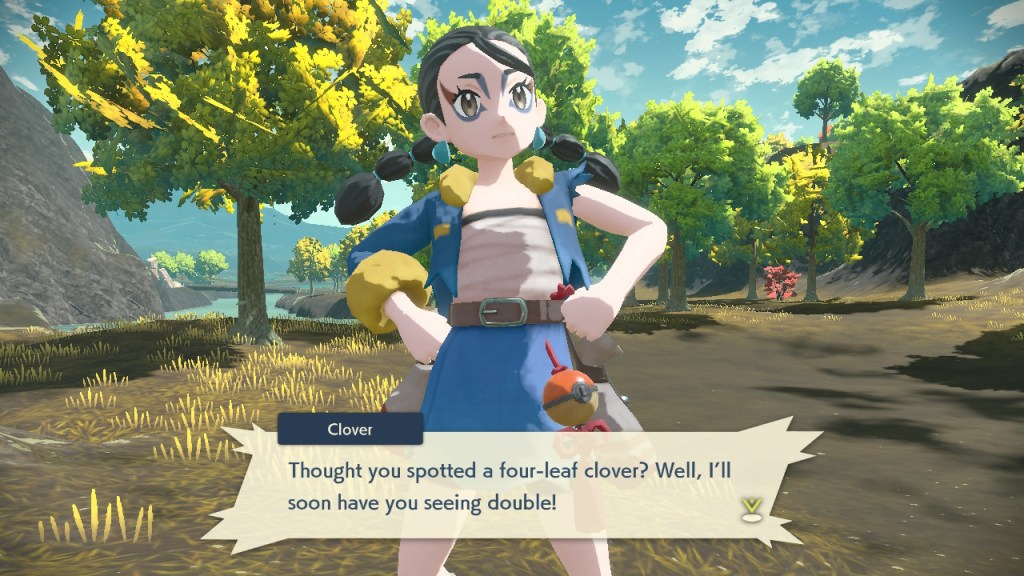Advance dialogue with the yellow continue arrow
Viewport: 1024px width, 576px height.
[750, 509]
